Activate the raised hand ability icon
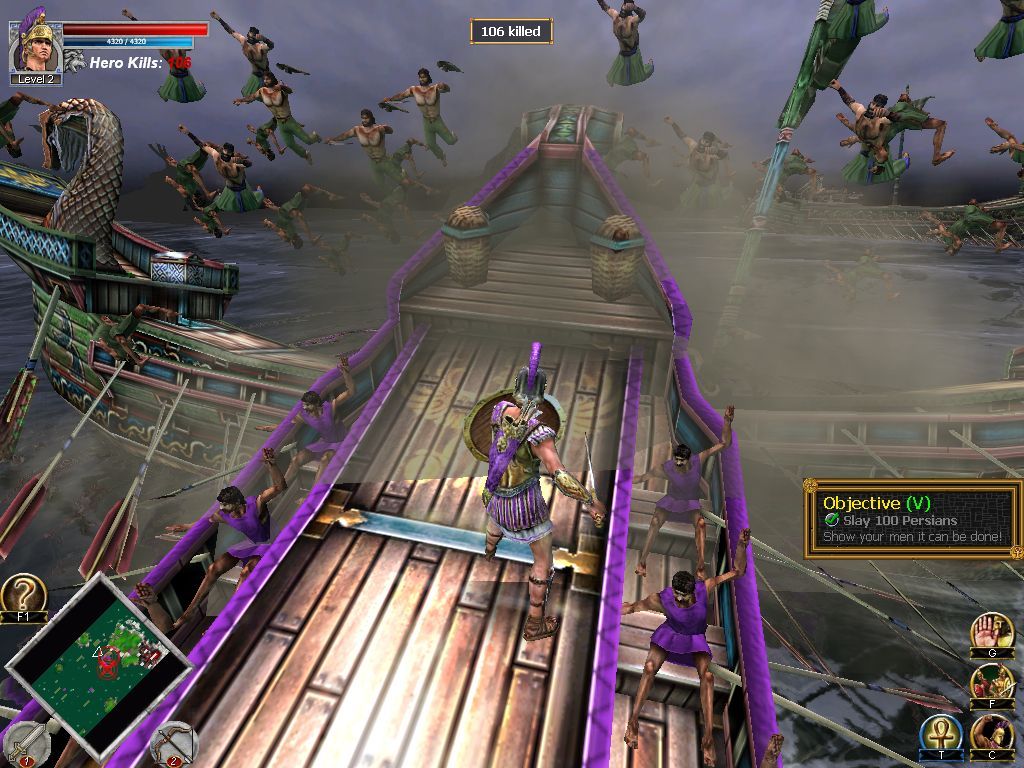Viewport: 1024px width, 768px height. point(991,632)
